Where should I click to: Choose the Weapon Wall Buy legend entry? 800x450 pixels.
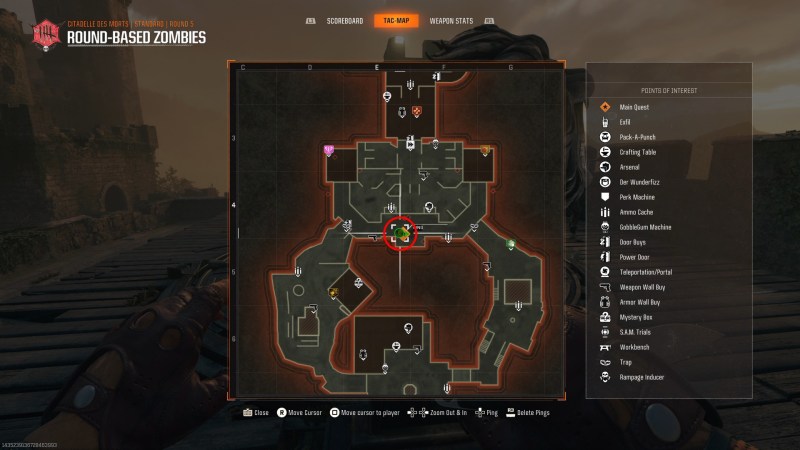[641, 287]
